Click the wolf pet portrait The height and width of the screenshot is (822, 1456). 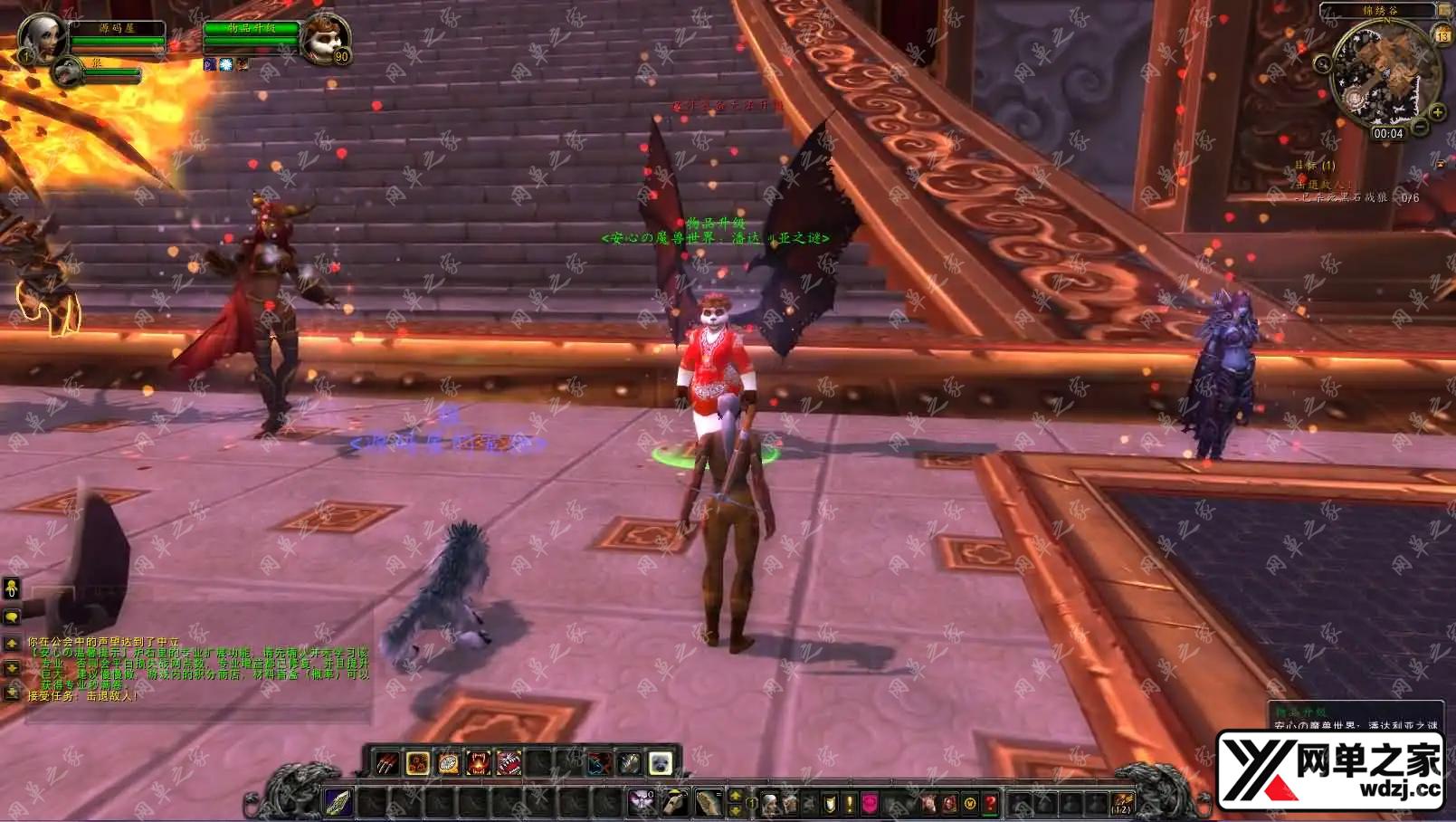click(67, 72)
